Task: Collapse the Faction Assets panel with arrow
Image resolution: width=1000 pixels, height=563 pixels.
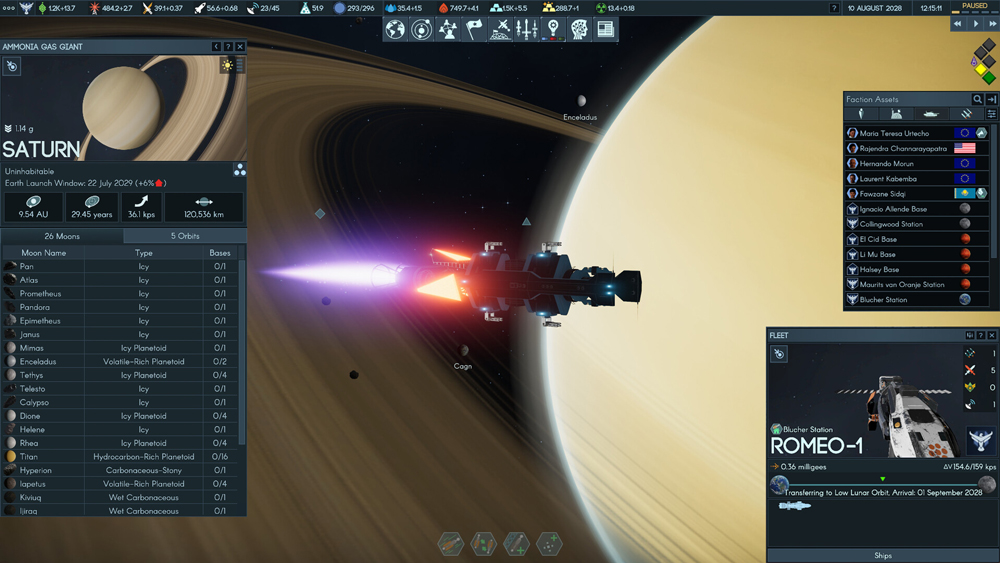Action: [x=991, y=100]
